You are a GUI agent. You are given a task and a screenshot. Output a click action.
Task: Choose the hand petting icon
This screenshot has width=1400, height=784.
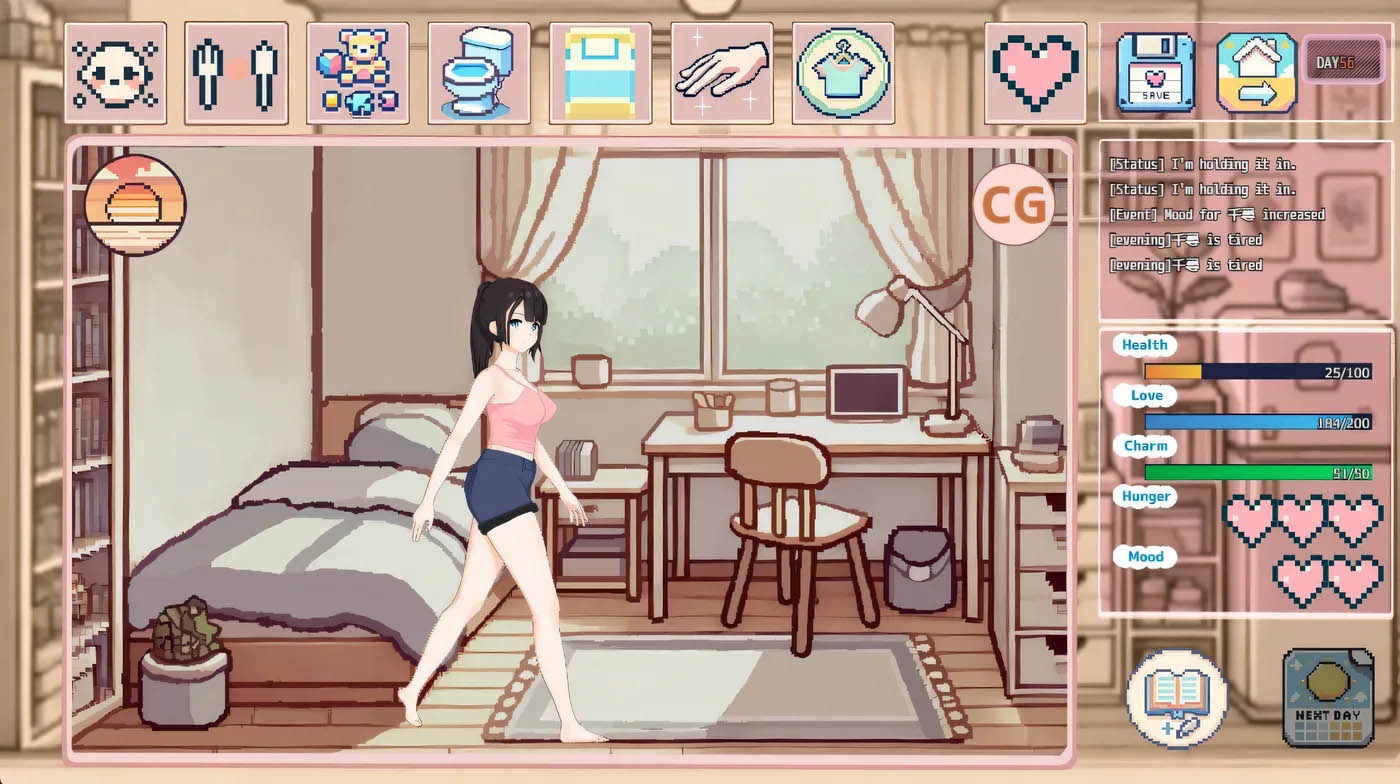[x=721, y=70]
